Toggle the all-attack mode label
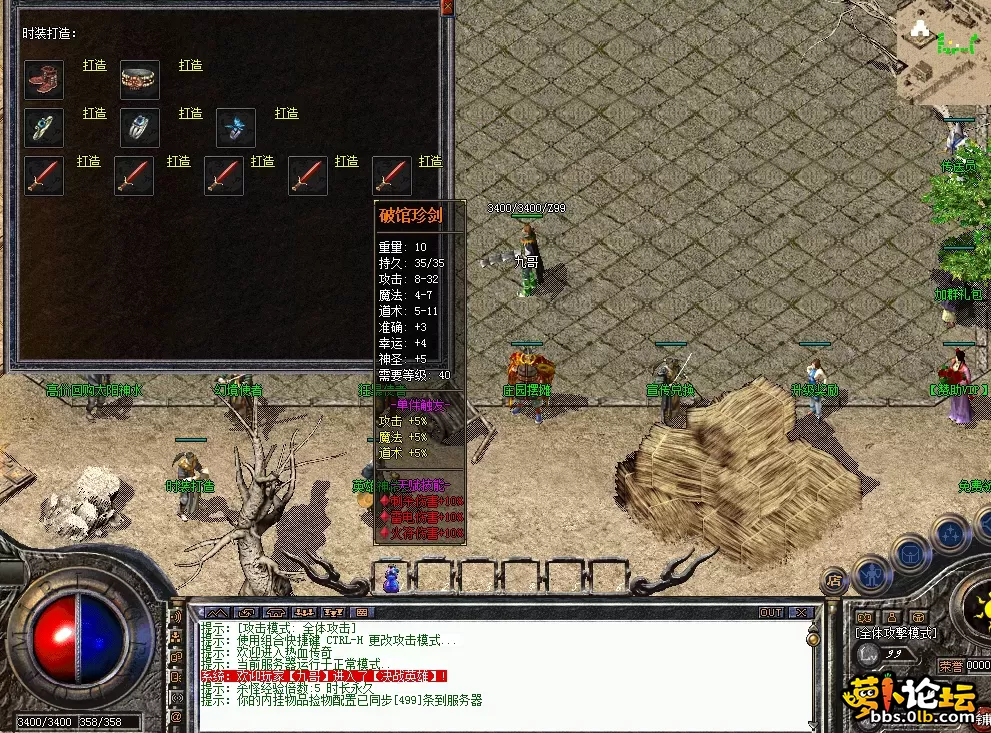 pos(897,632)
